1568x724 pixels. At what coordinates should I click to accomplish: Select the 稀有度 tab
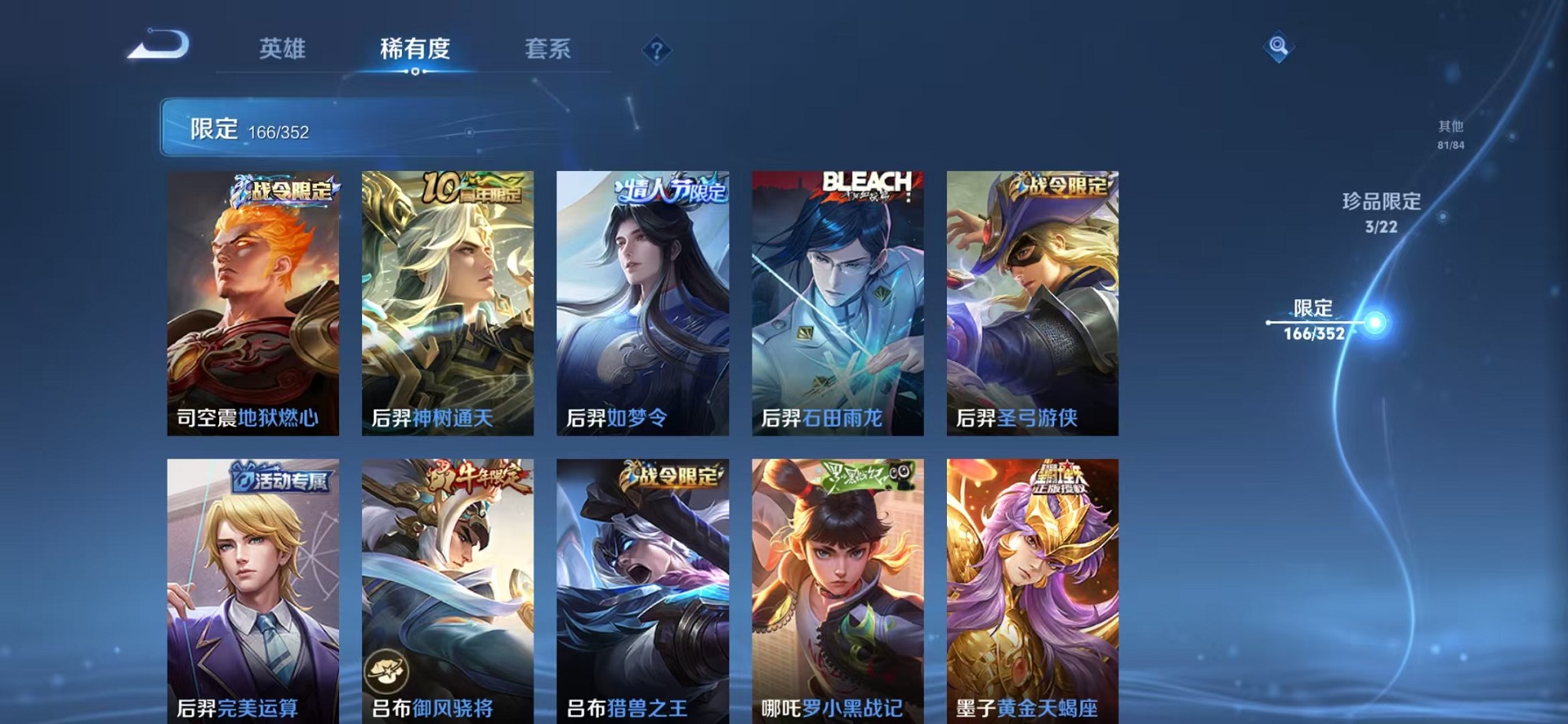[x=415, y=49]
